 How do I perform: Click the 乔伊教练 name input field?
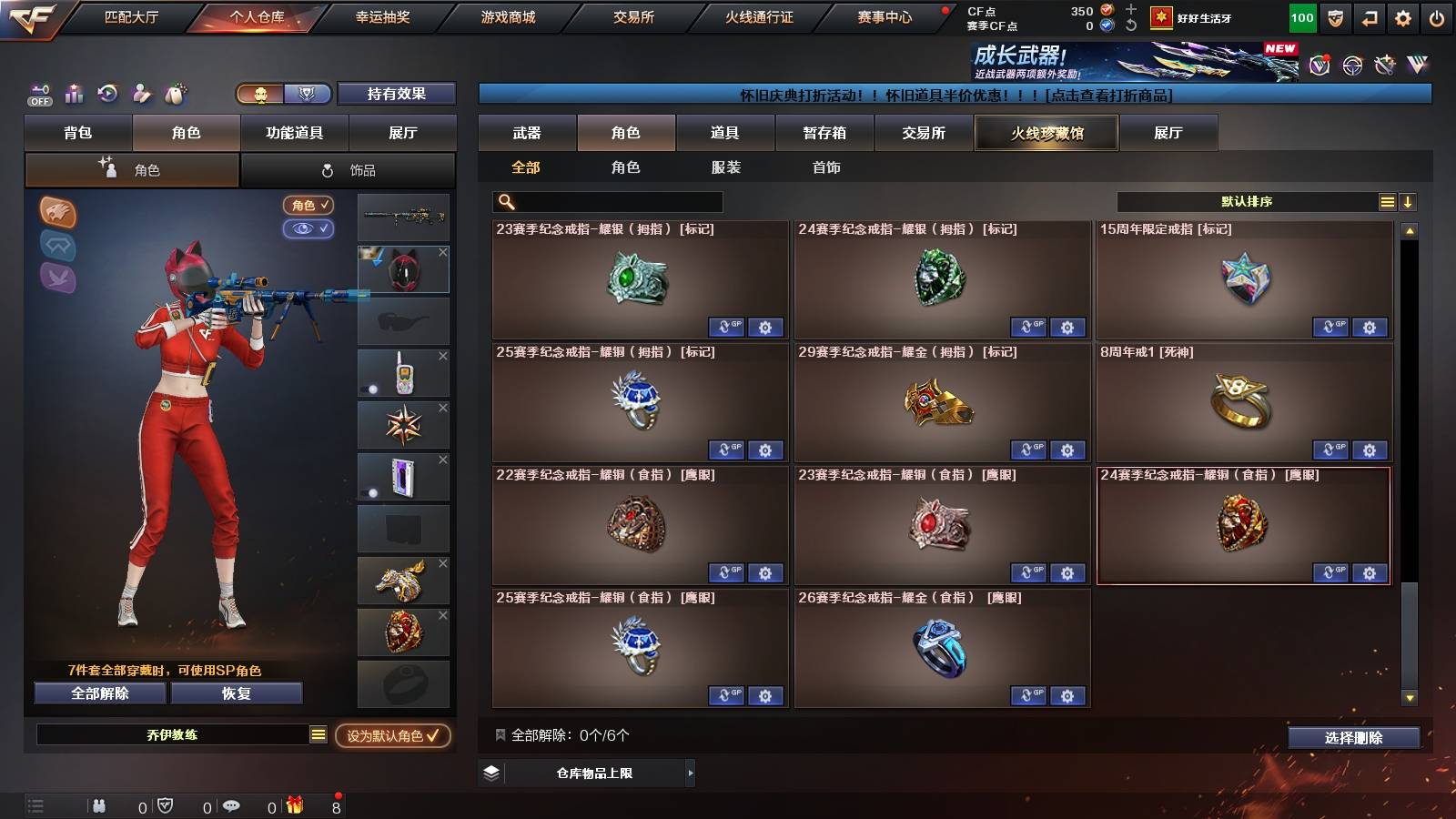pyautogui.click(x=173, y=734)
